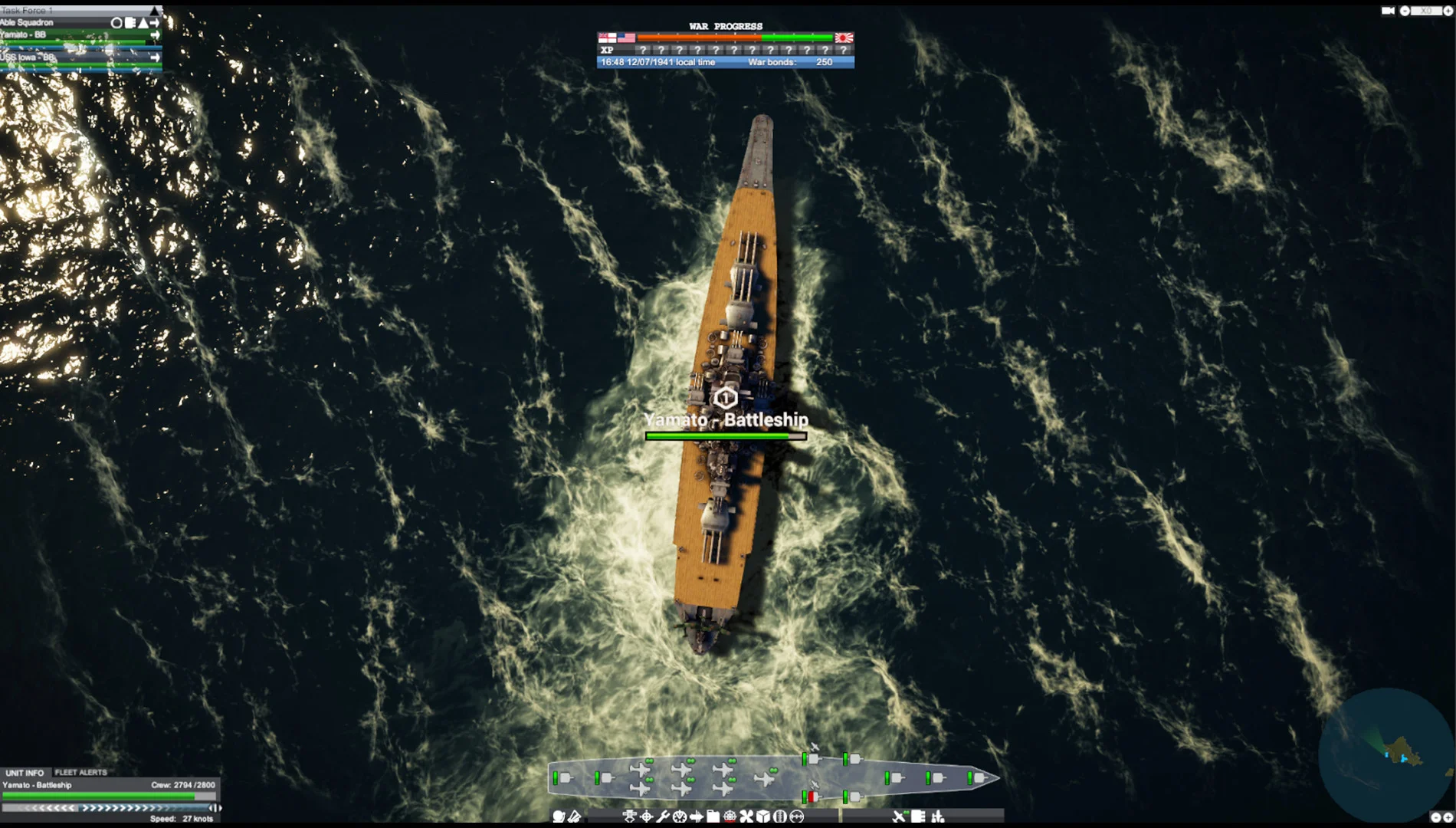This screenshot has height=828, width=1456.
Task: Click the propeller engine icon
Action: (746, 817)
